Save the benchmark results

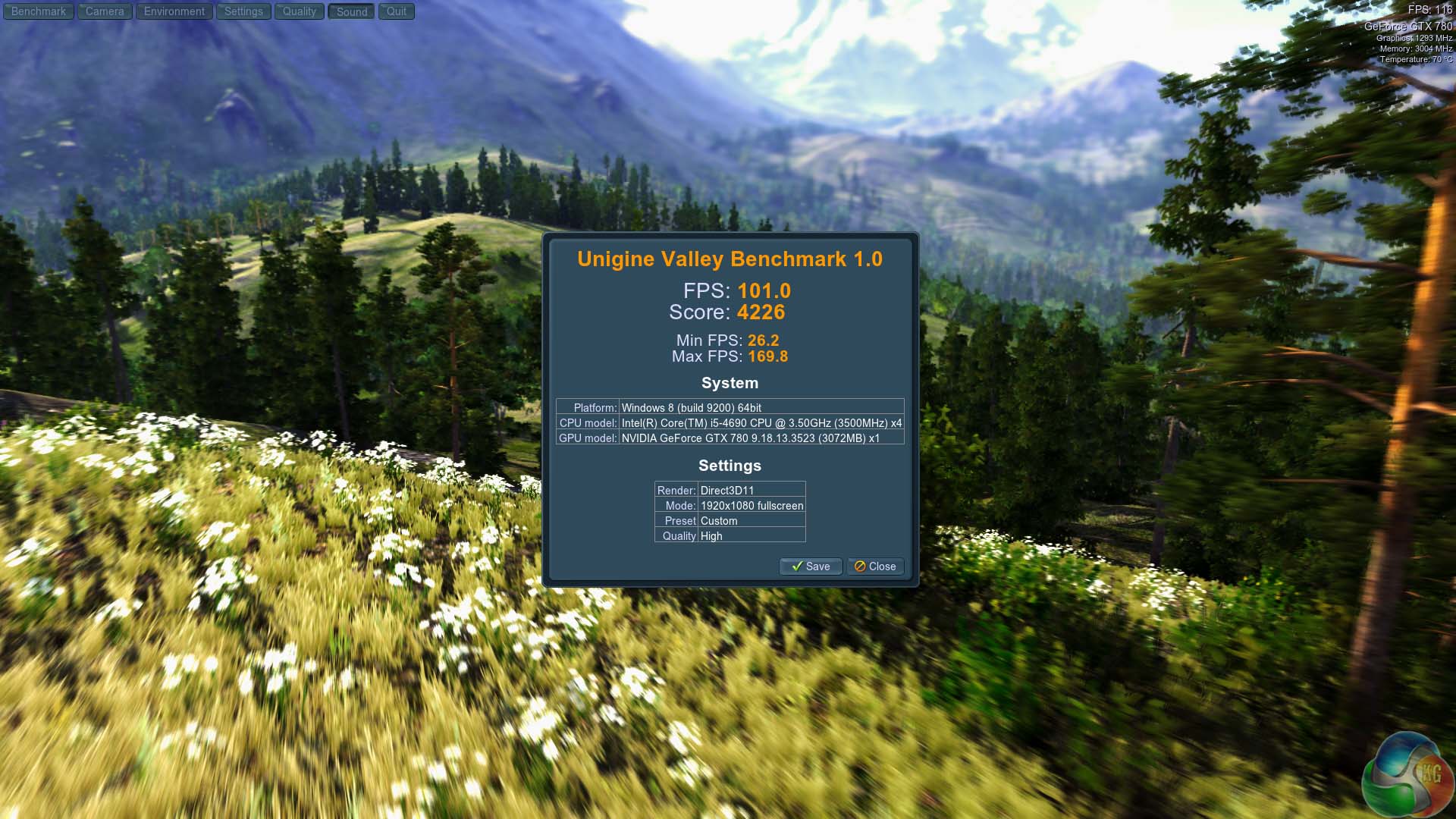(811, 566)
